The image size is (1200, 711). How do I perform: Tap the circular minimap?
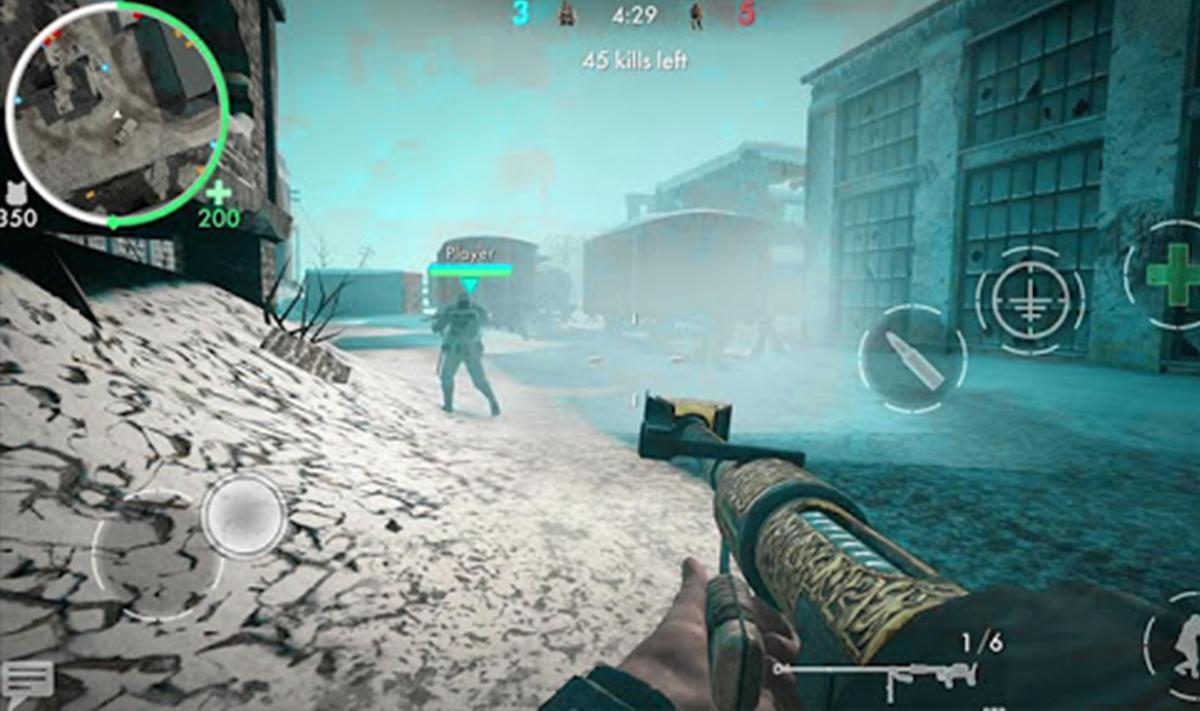[x=117, y=112]
